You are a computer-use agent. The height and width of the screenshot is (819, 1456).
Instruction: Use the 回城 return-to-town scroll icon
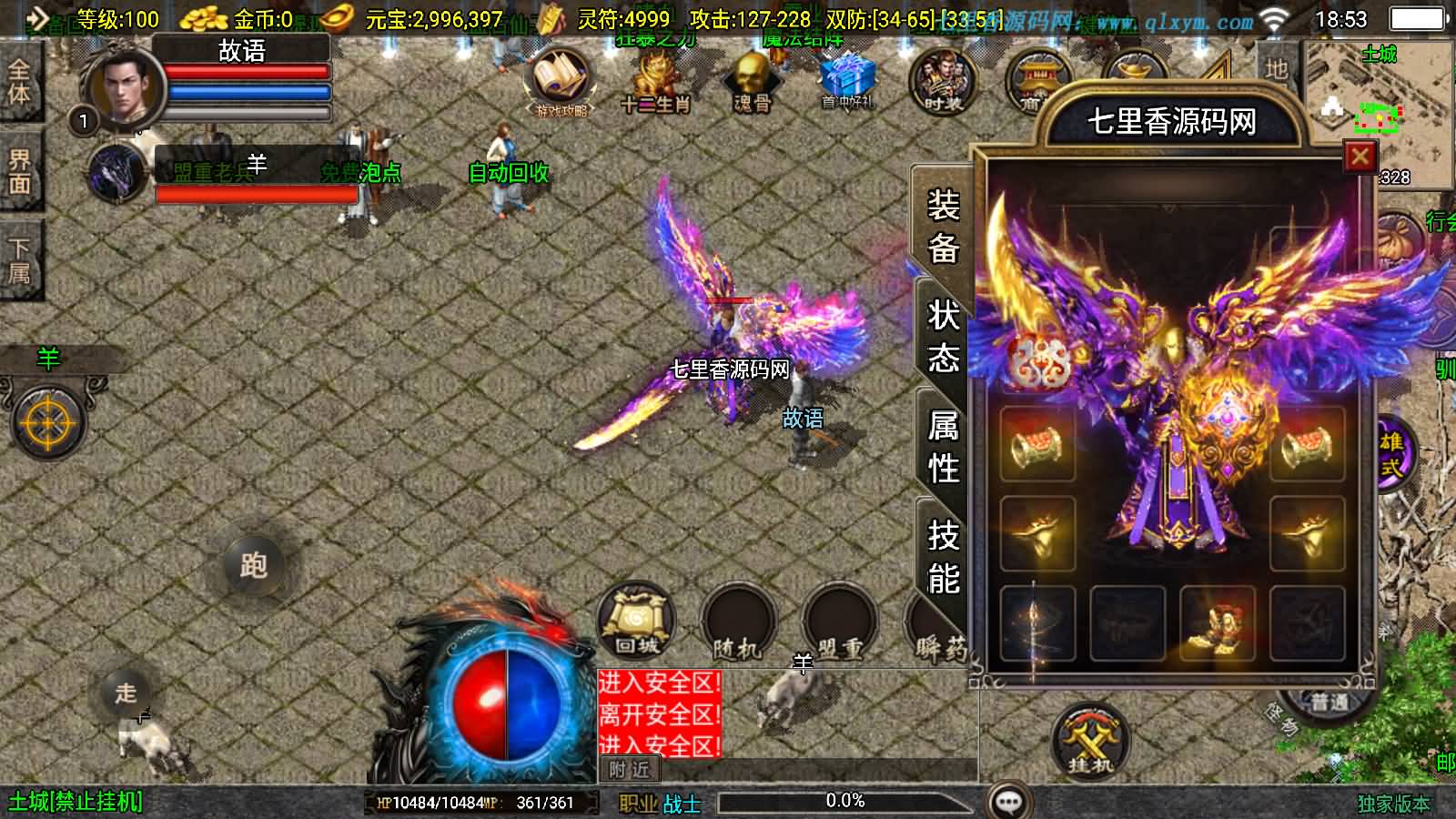pos(637,623)
